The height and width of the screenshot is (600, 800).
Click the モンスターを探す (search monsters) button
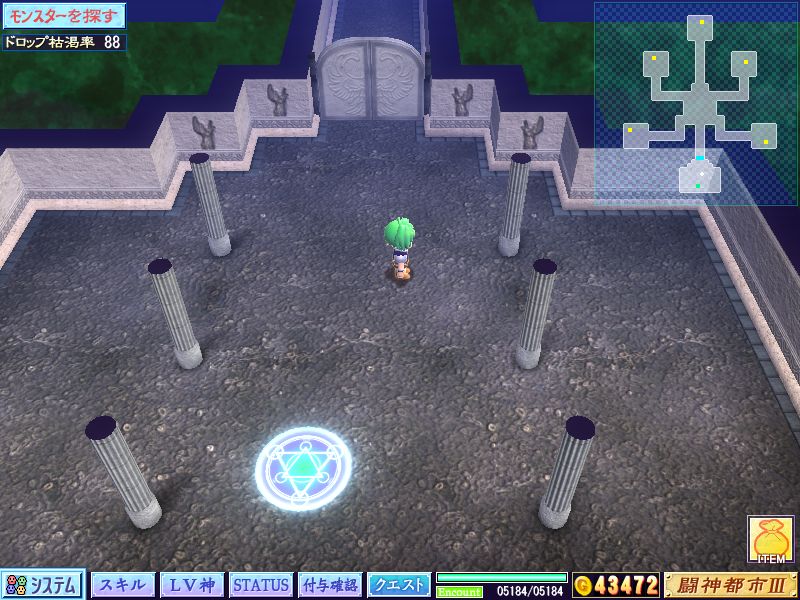pos(63,17)
